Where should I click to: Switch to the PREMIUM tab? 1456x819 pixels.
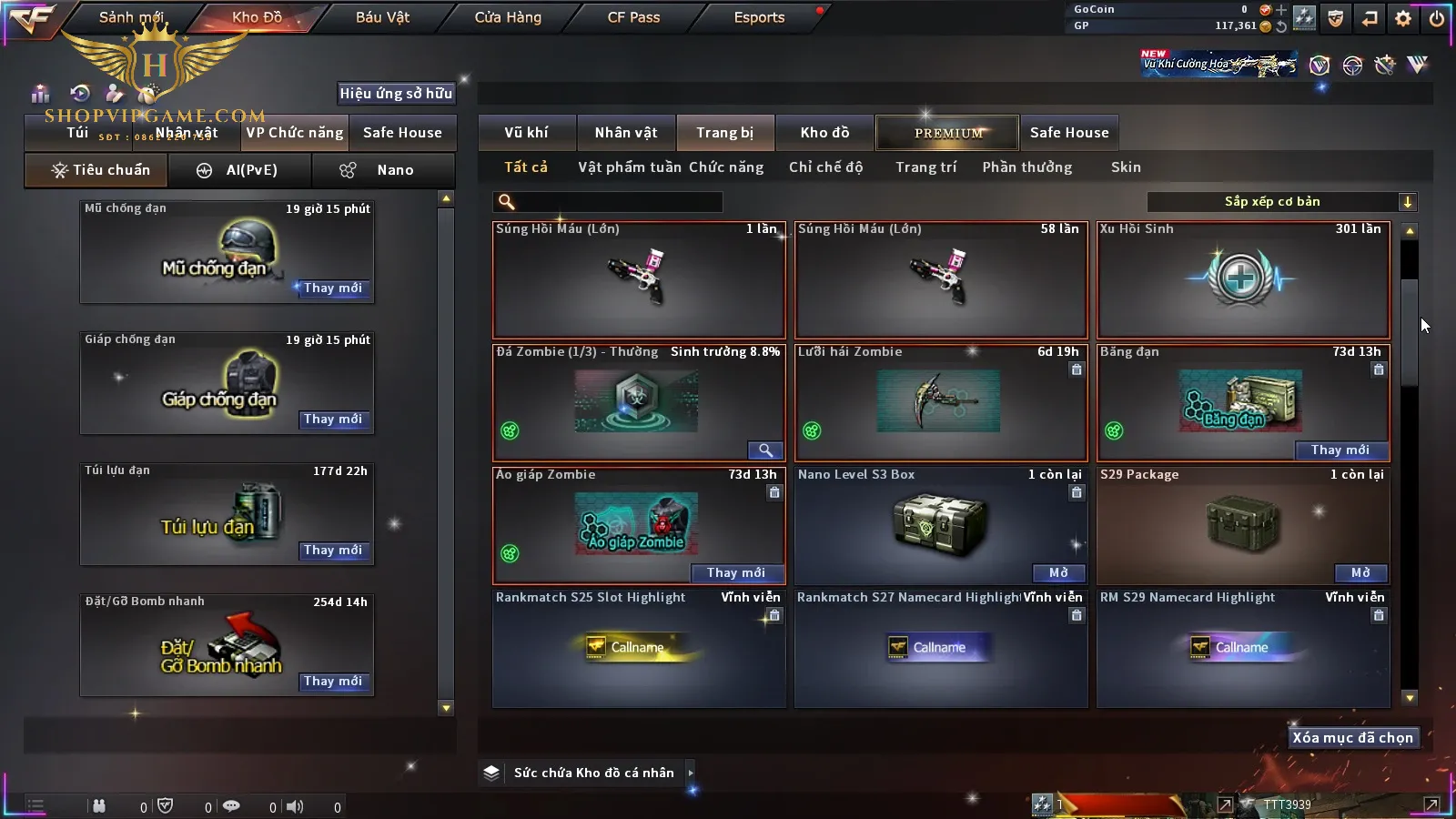pos(948,133)
